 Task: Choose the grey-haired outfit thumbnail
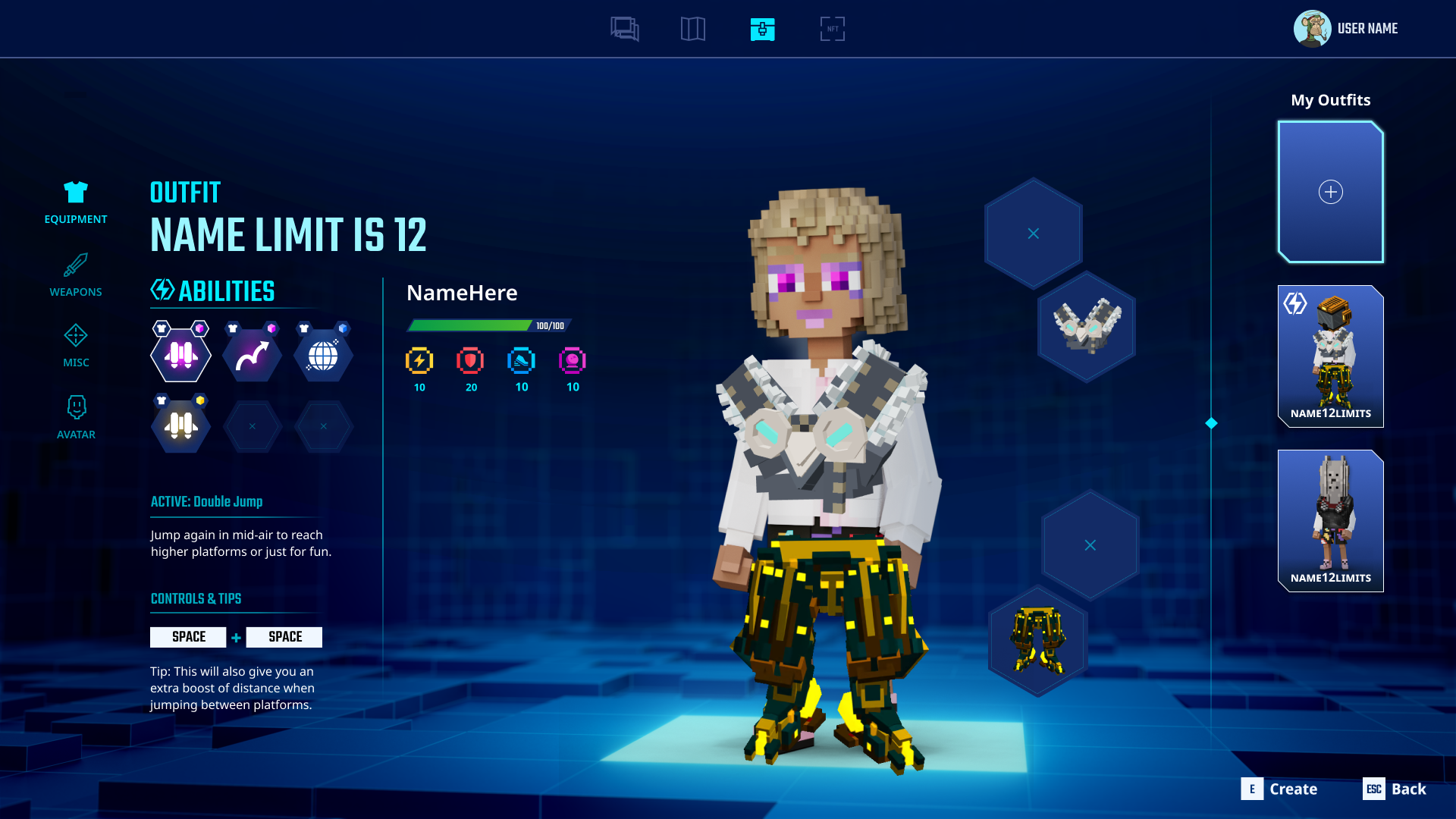coord(1330,520)
